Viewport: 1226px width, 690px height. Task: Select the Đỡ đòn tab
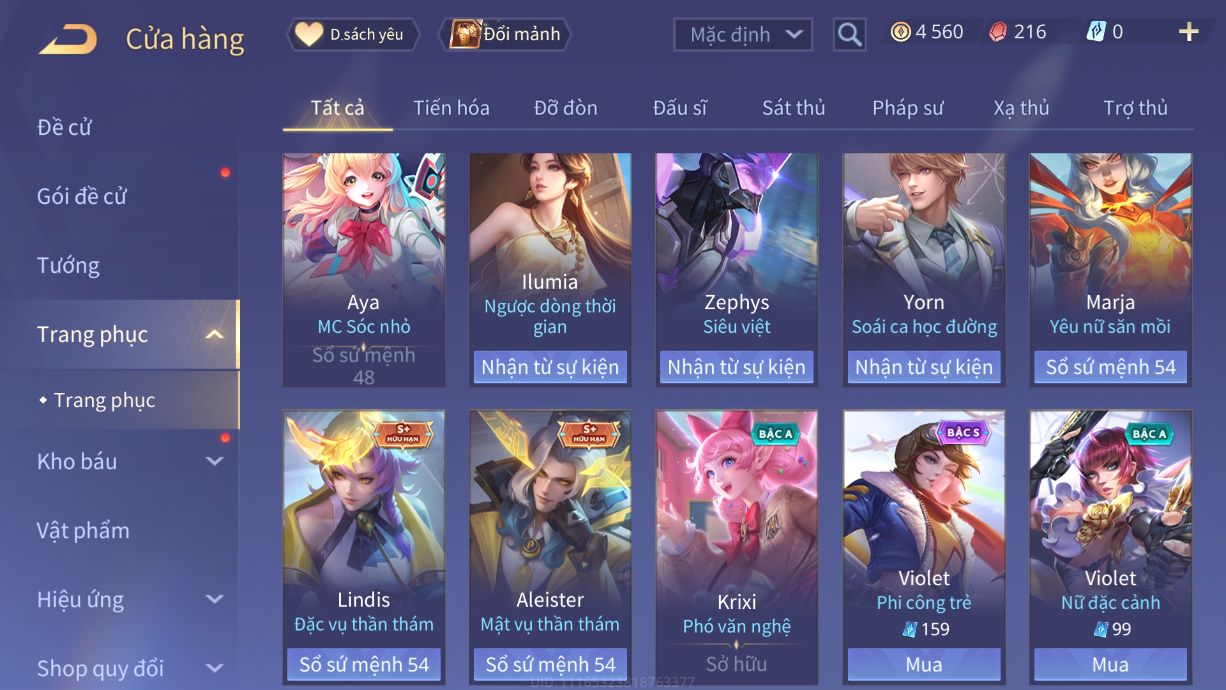coord(565,108)
